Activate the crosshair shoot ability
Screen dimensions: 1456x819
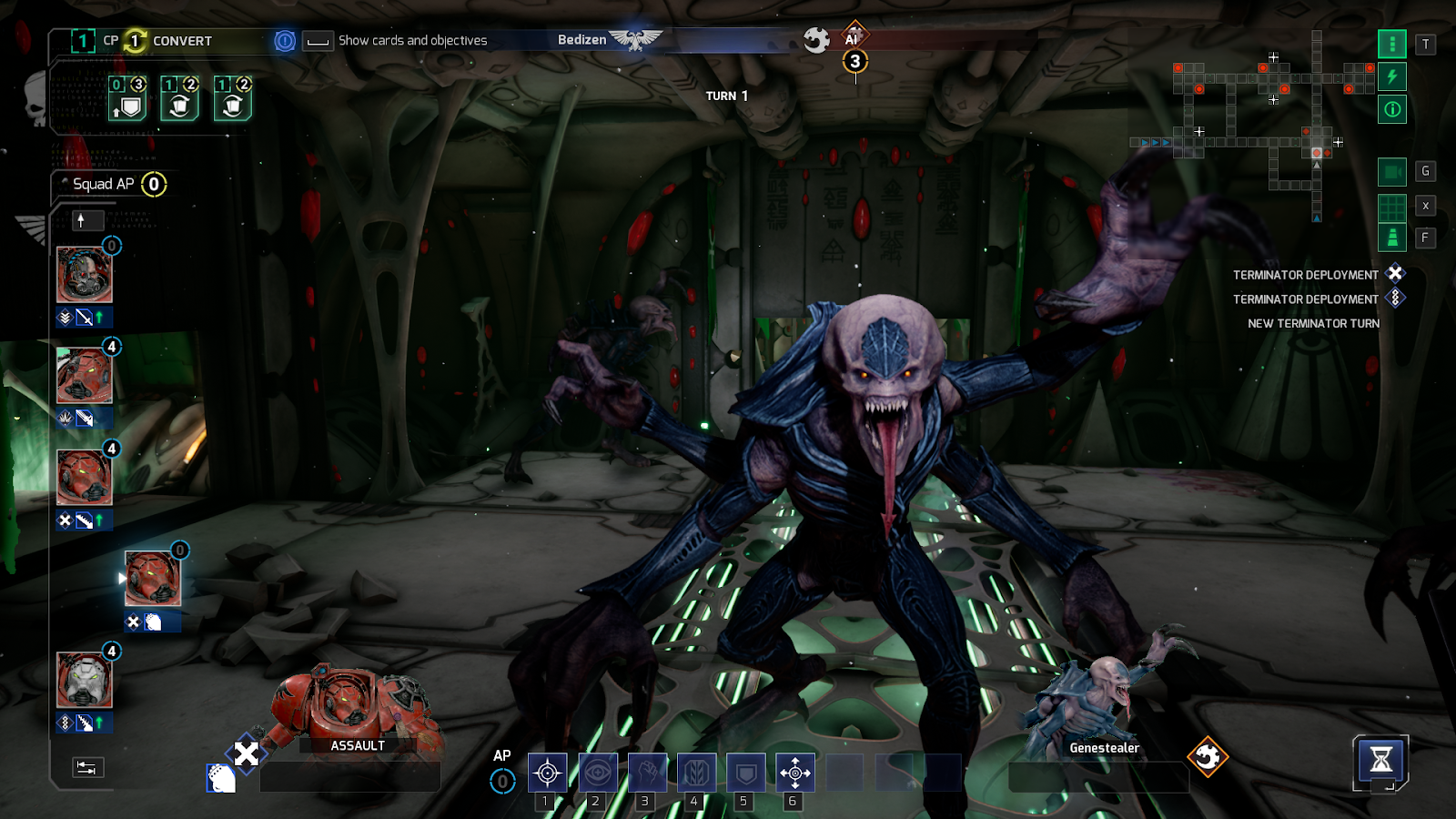[547, 773]
